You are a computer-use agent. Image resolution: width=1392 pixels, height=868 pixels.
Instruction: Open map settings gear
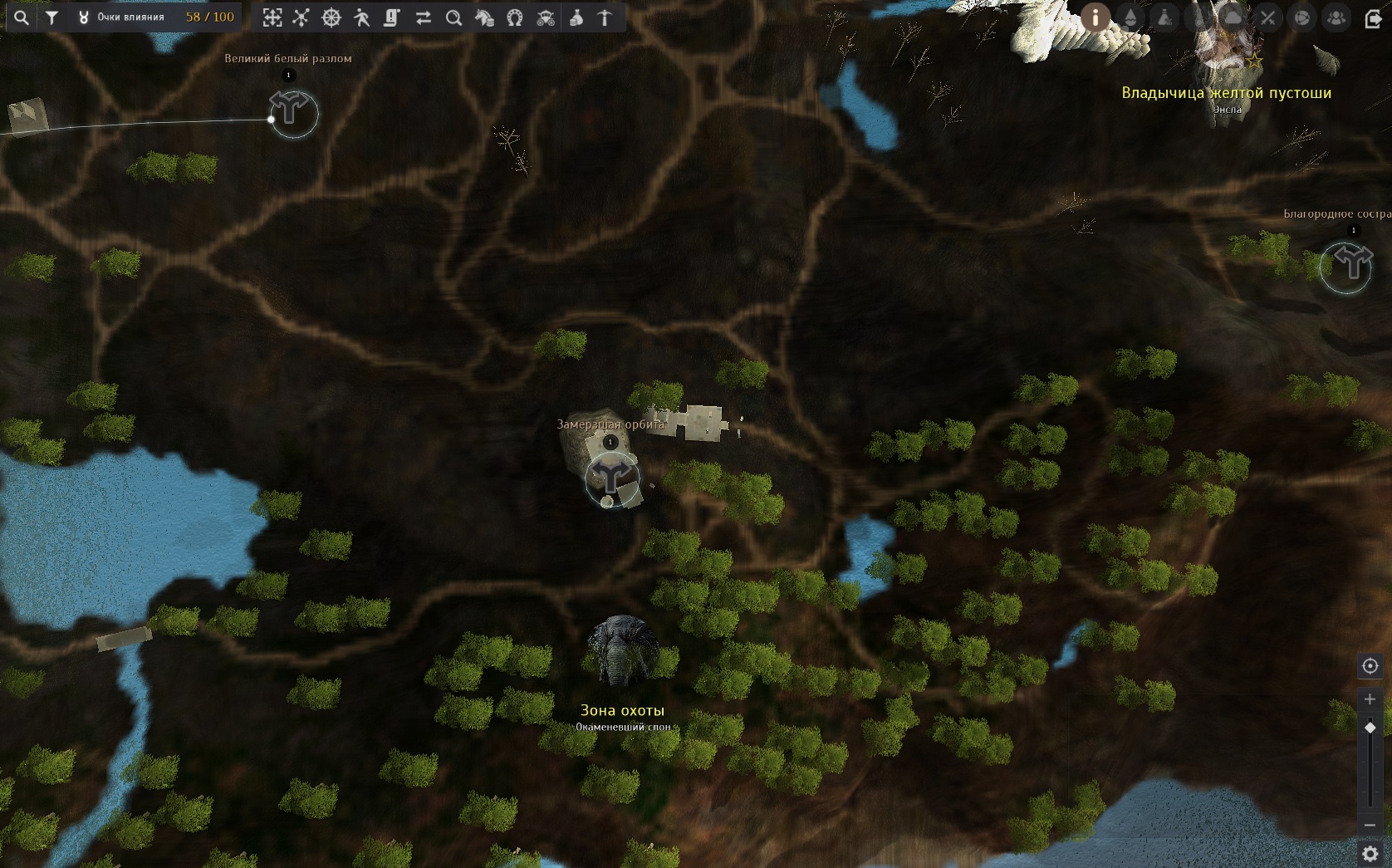(x=1370, y=853)
